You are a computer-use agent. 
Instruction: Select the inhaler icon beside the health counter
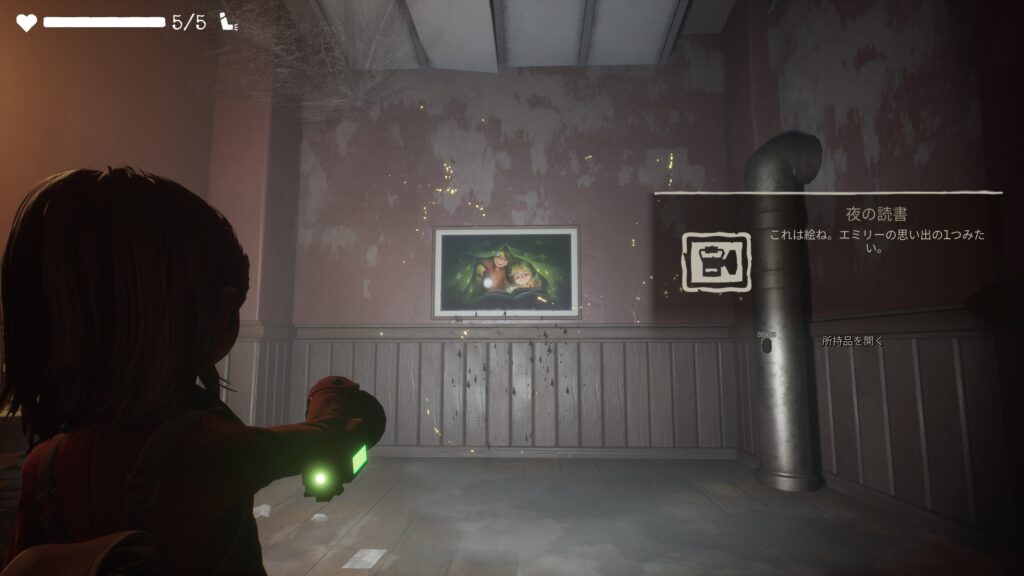pos(229,22)
